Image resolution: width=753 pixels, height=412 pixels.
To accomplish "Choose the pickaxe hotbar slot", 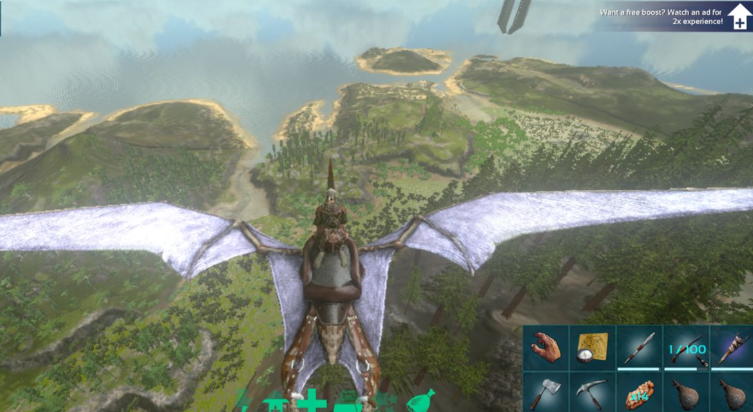I will coord(592,393).
